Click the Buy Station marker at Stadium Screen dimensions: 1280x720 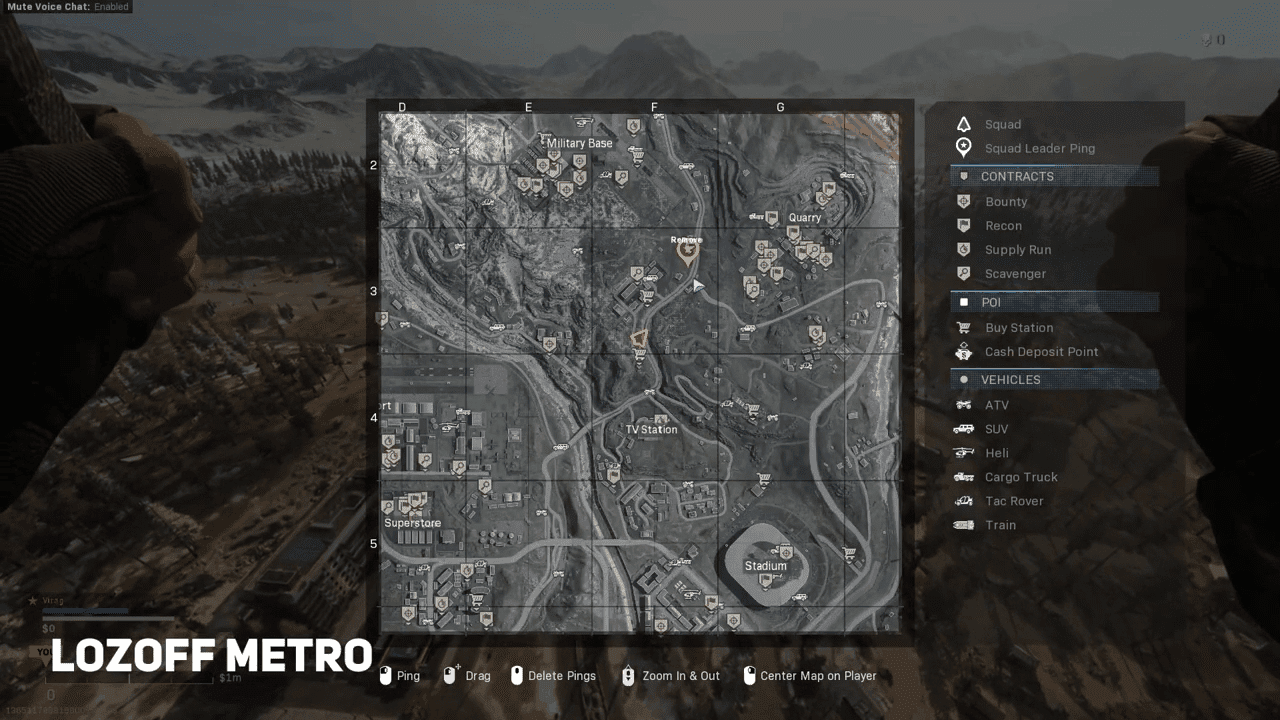[x=849, y=553]
